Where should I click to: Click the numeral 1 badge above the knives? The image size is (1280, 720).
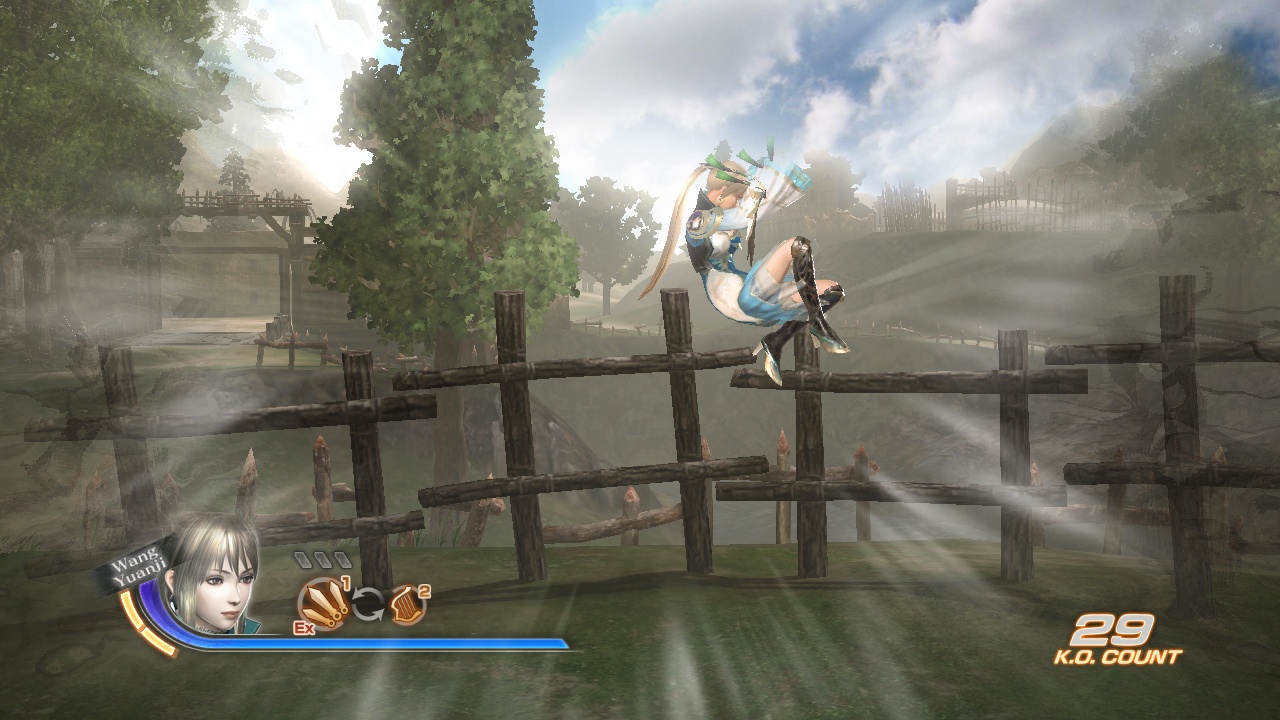[346, 583]
